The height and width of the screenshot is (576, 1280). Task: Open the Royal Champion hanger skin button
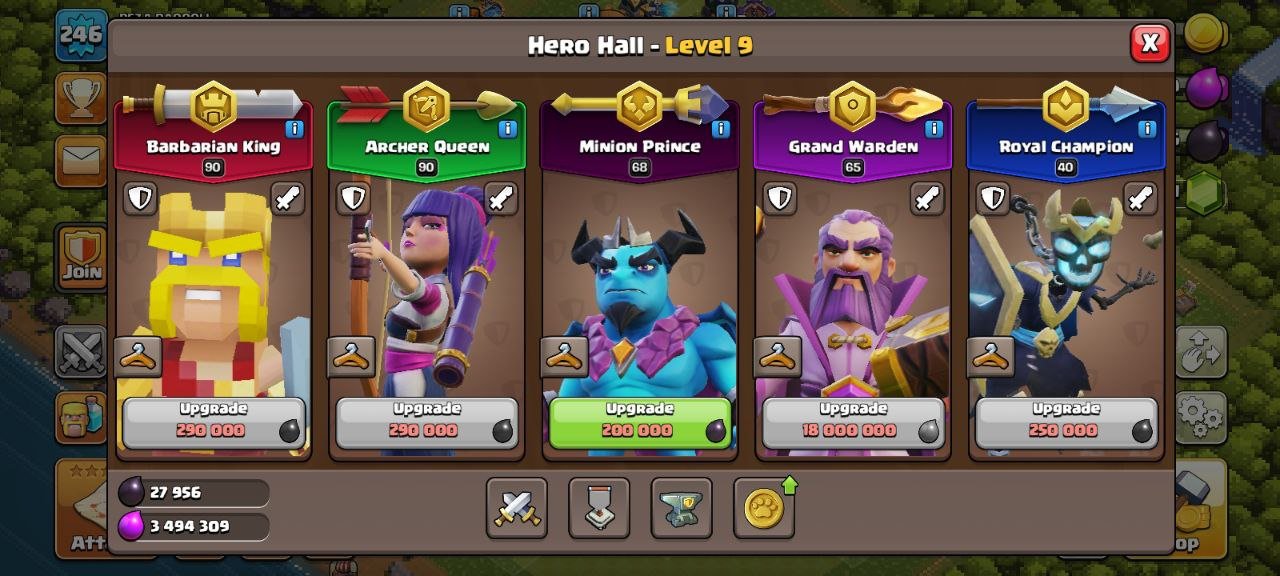(x=991, y=356)
